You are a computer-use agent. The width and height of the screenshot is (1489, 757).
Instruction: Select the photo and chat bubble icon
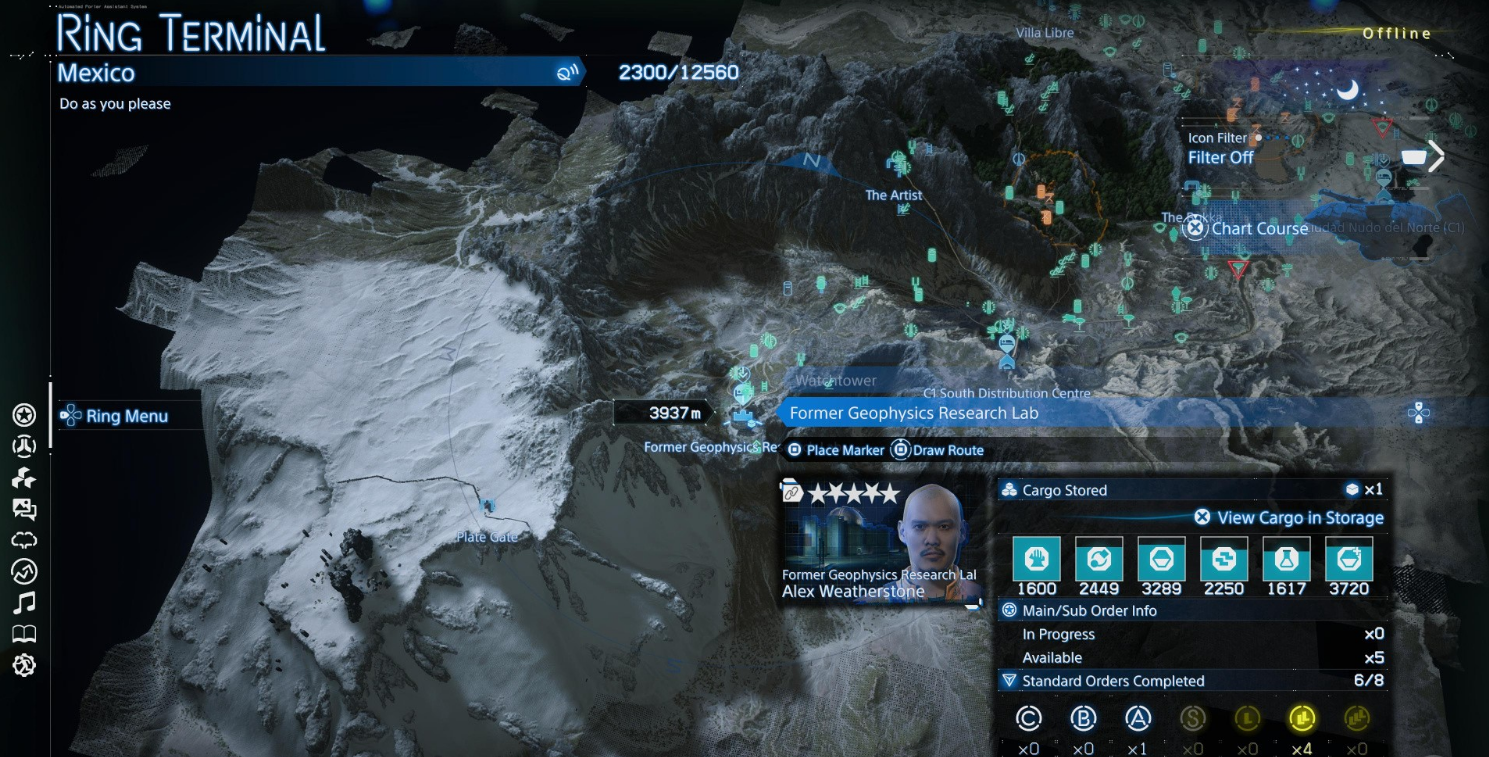[24, 509]
